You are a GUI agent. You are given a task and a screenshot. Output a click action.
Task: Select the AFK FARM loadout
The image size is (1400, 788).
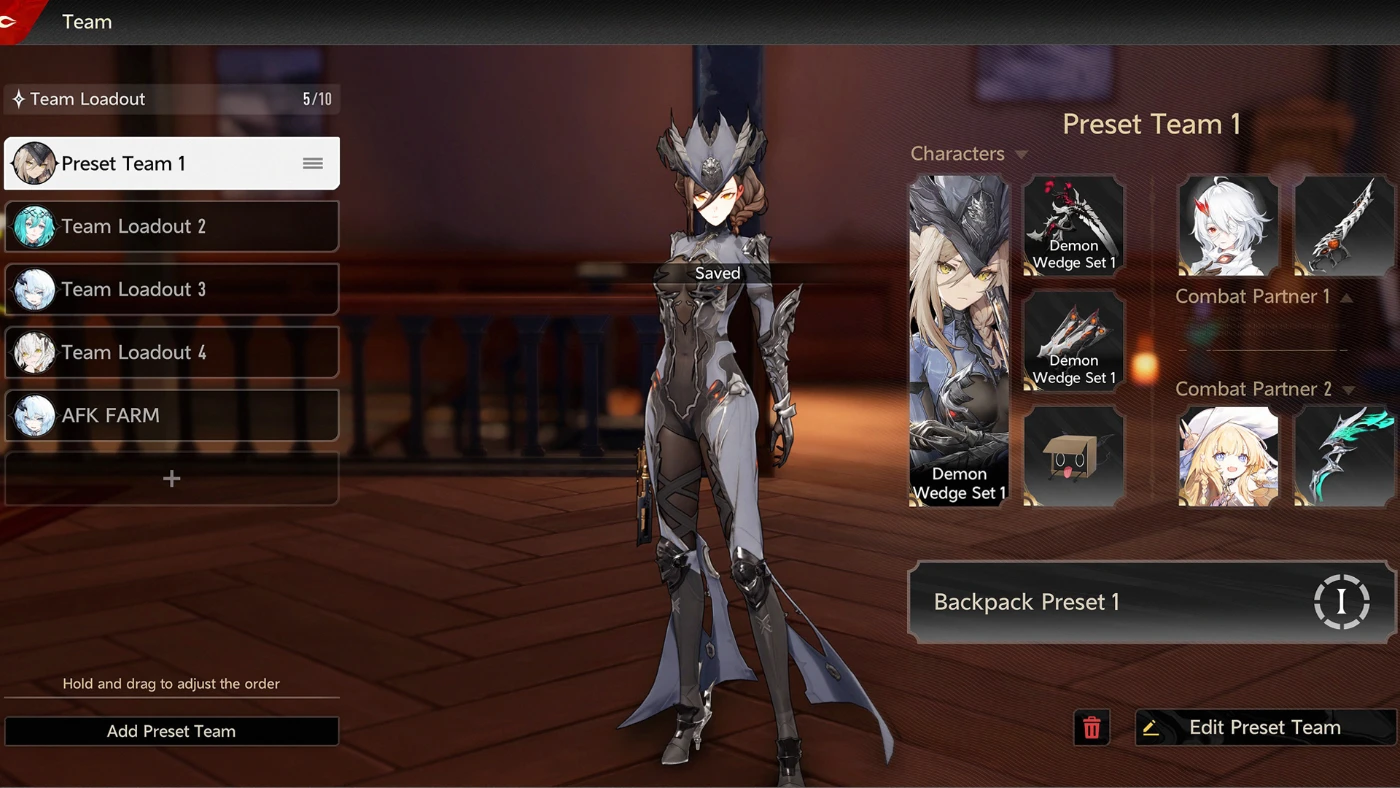point(172,416)
